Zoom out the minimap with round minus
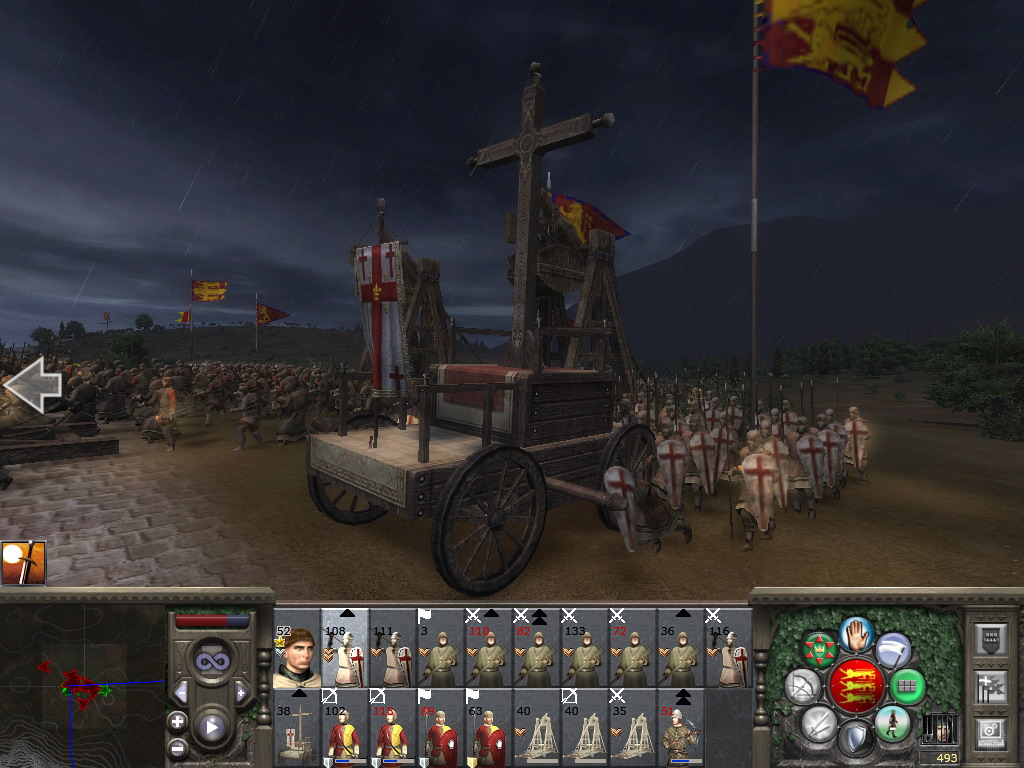The image size is (1024, 768). pyautogui.click(x=178, y=746)
